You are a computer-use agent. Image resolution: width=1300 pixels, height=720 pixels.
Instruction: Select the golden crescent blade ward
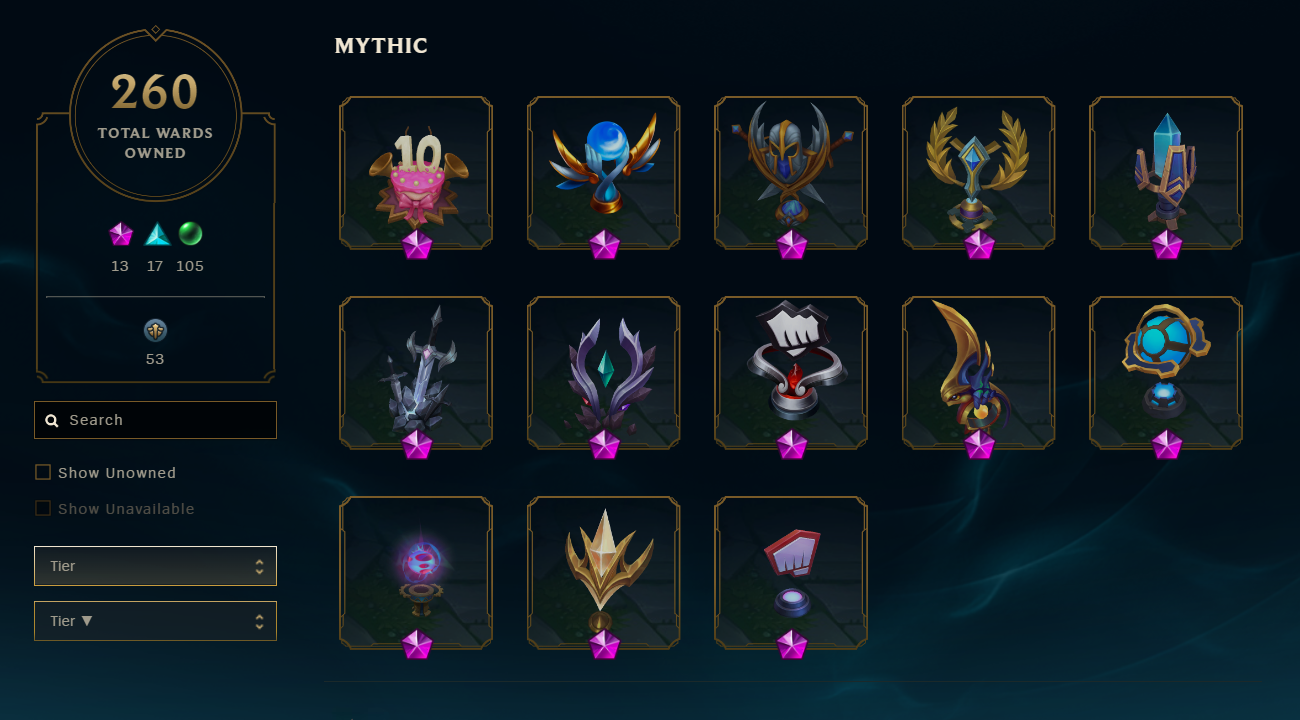click(979, 372)
